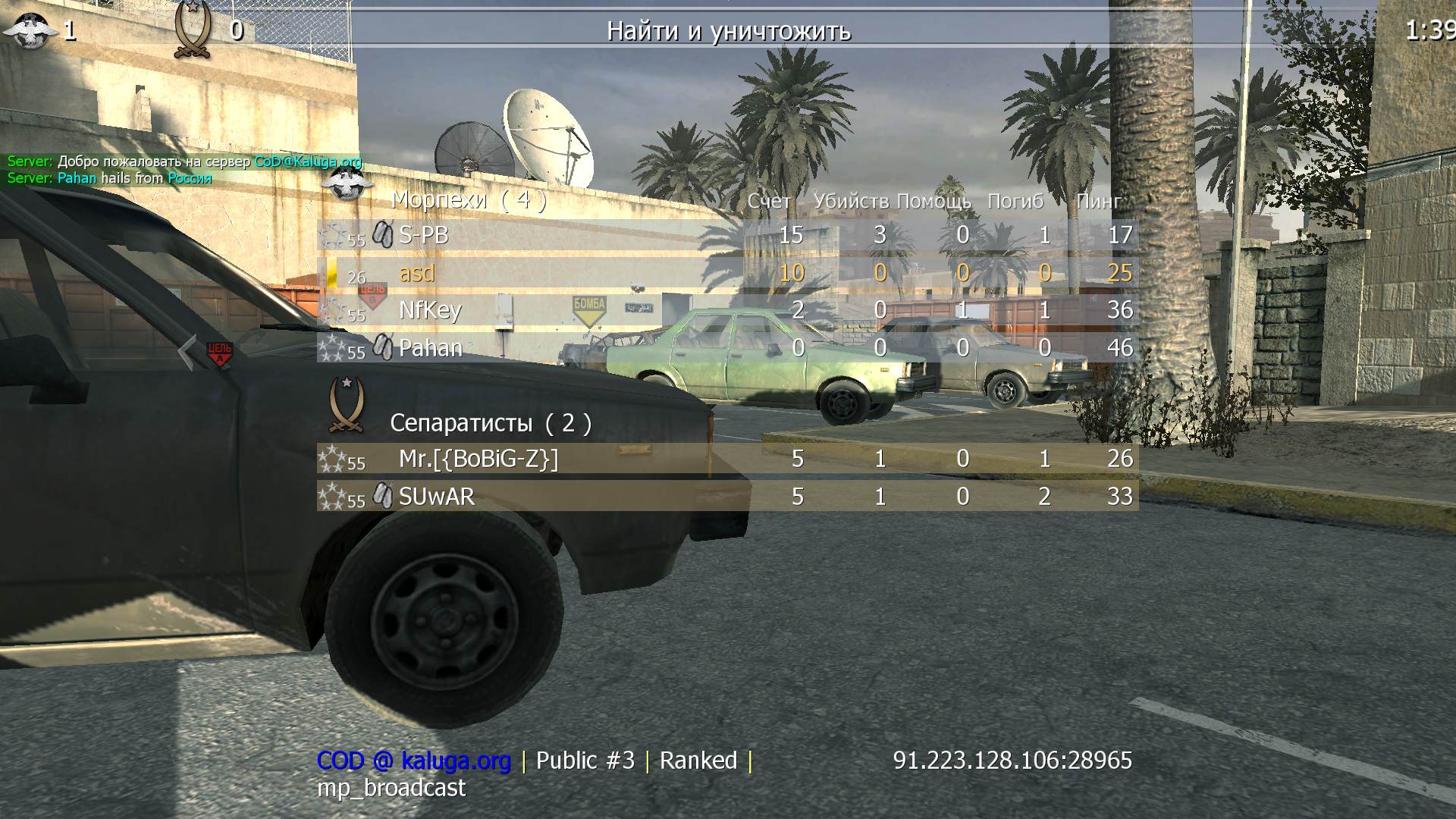Expand the Морпехи ( 4 ) team header
Viewport: 1456px width, 819px height.
[x=467, y=200]
